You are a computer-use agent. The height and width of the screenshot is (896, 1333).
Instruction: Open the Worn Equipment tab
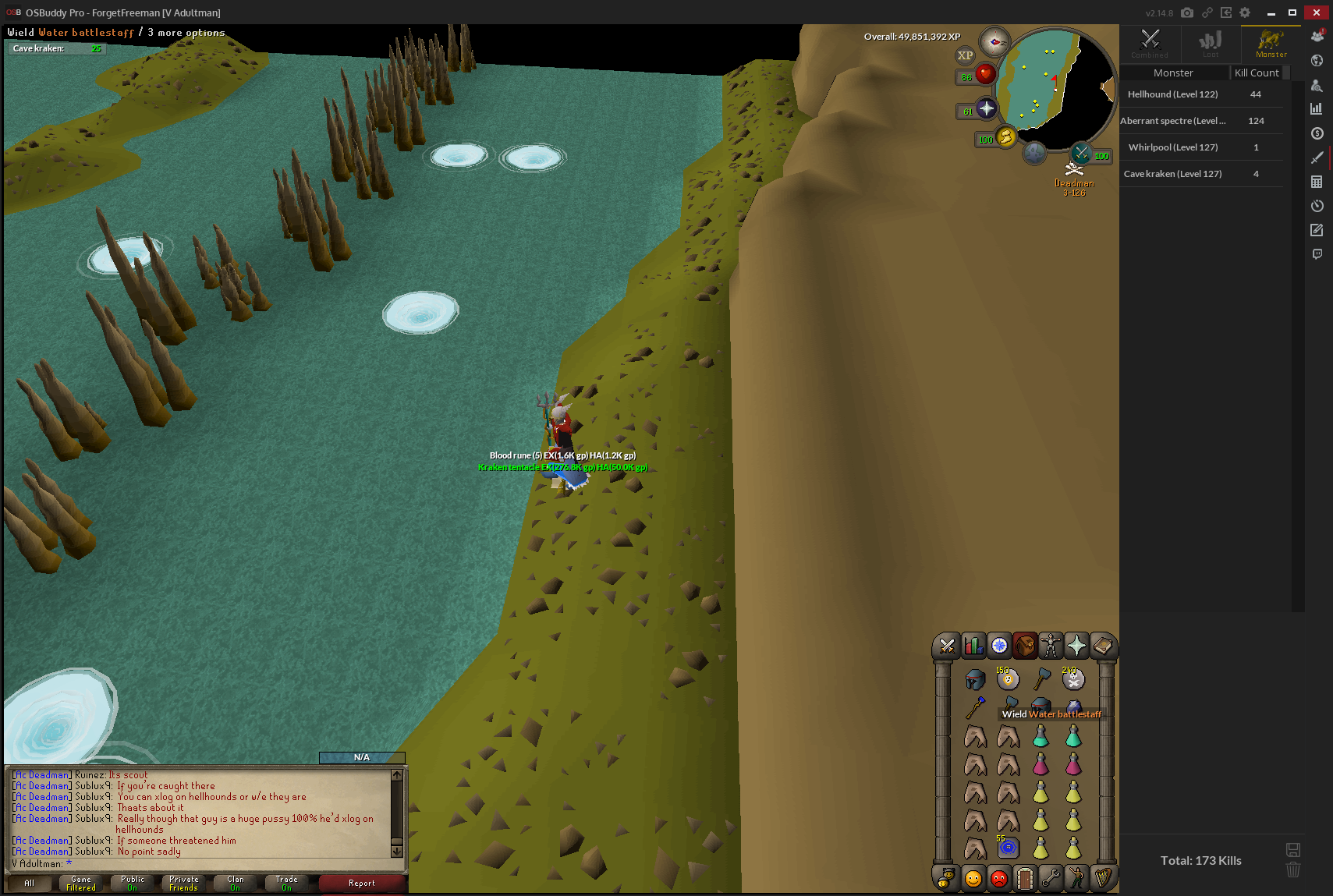tap(1051, 646)
